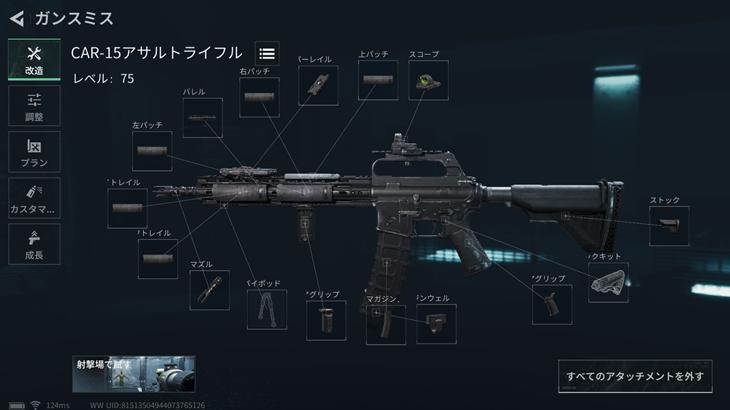
Task: Open the カスタマイズ tab
Action: pos(34,198)
